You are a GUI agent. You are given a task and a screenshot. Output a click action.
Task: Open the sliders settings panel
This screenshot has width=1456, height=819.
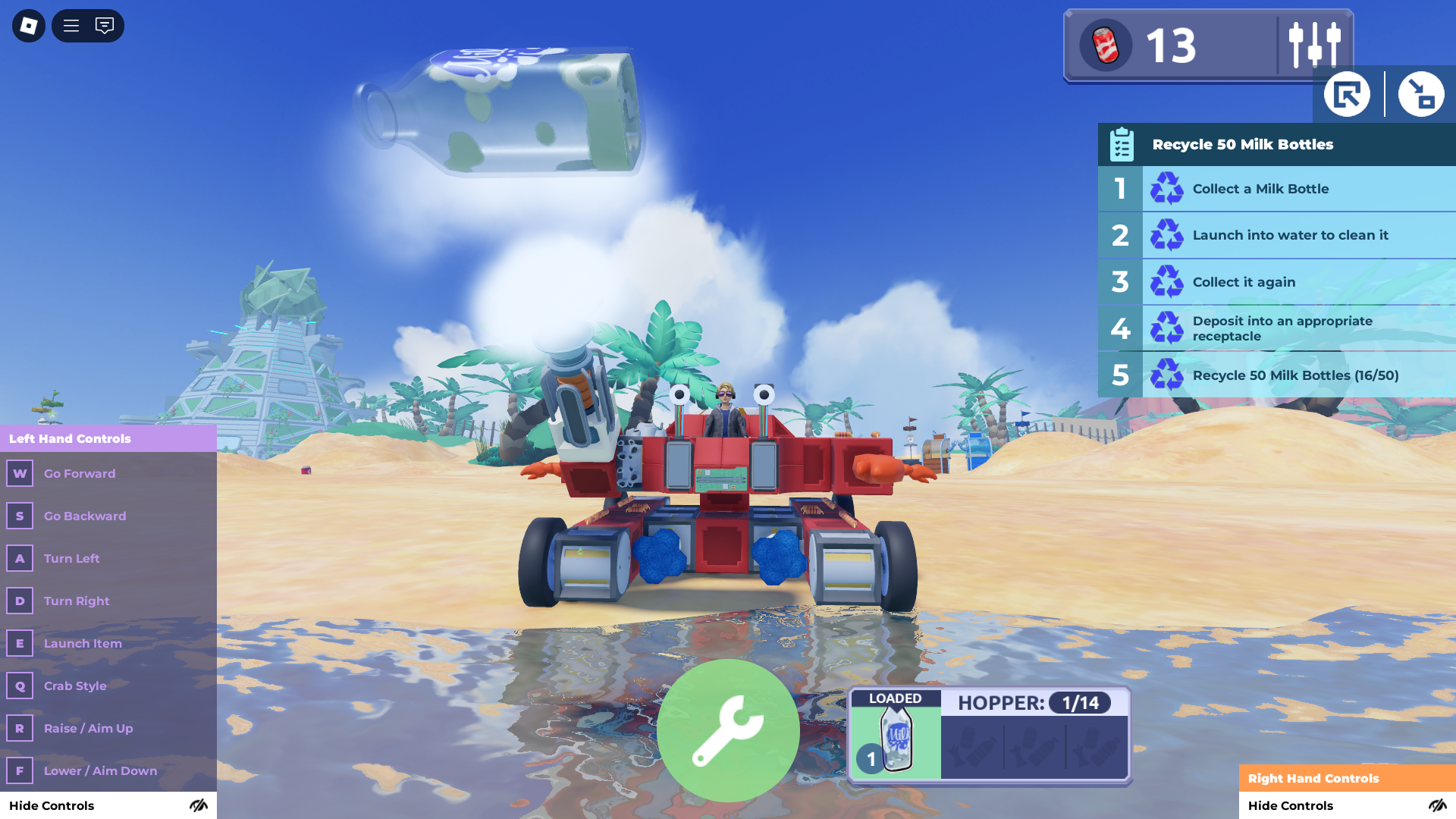click(1314, 45)
